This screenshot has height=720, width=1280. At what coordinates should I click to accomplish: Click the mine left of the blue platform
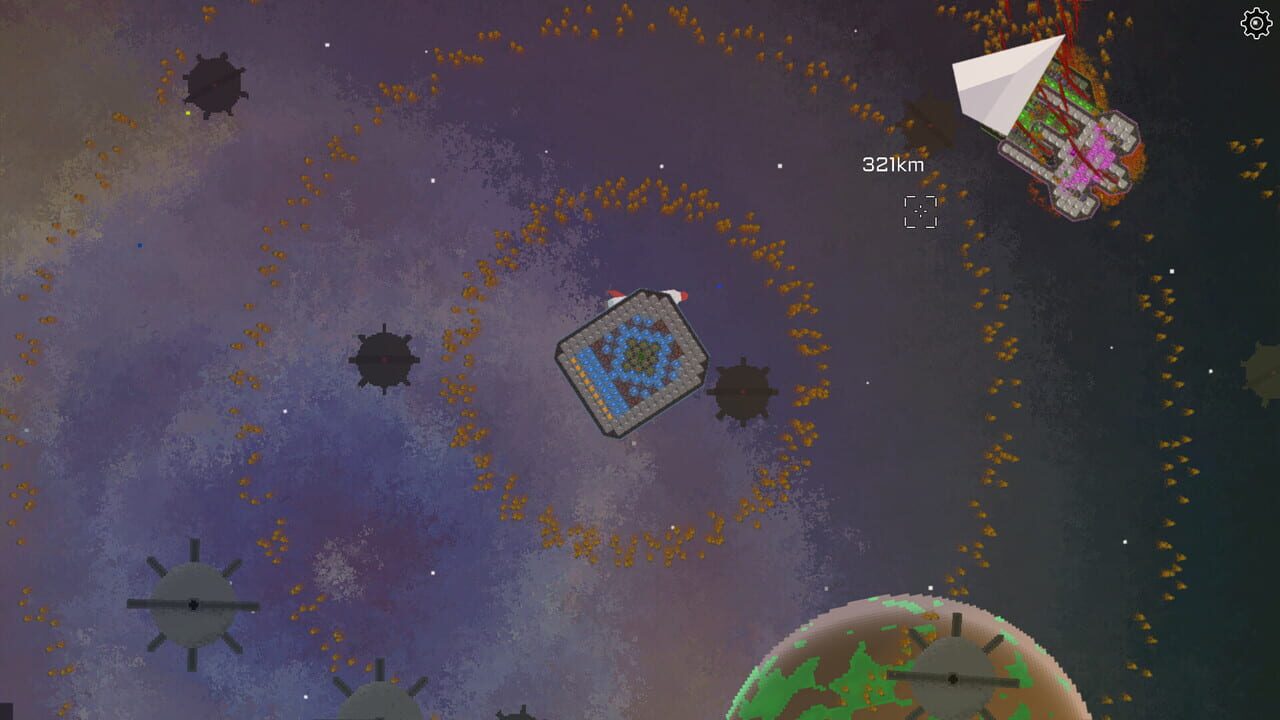pyautogui.click(x=383, y=358)
